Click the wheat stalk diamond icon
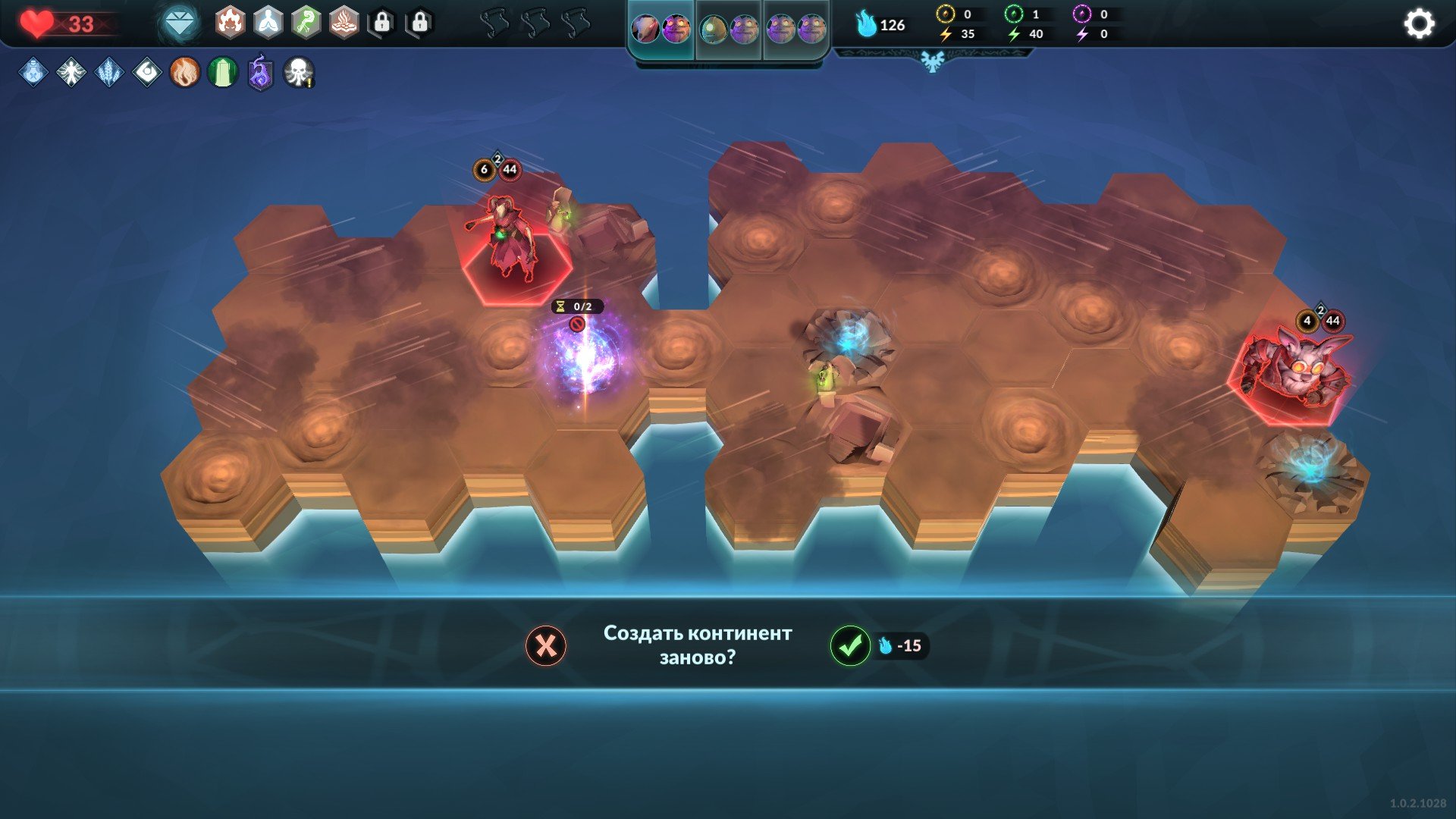Screen dimensions: 1456x819 (109, 73)
